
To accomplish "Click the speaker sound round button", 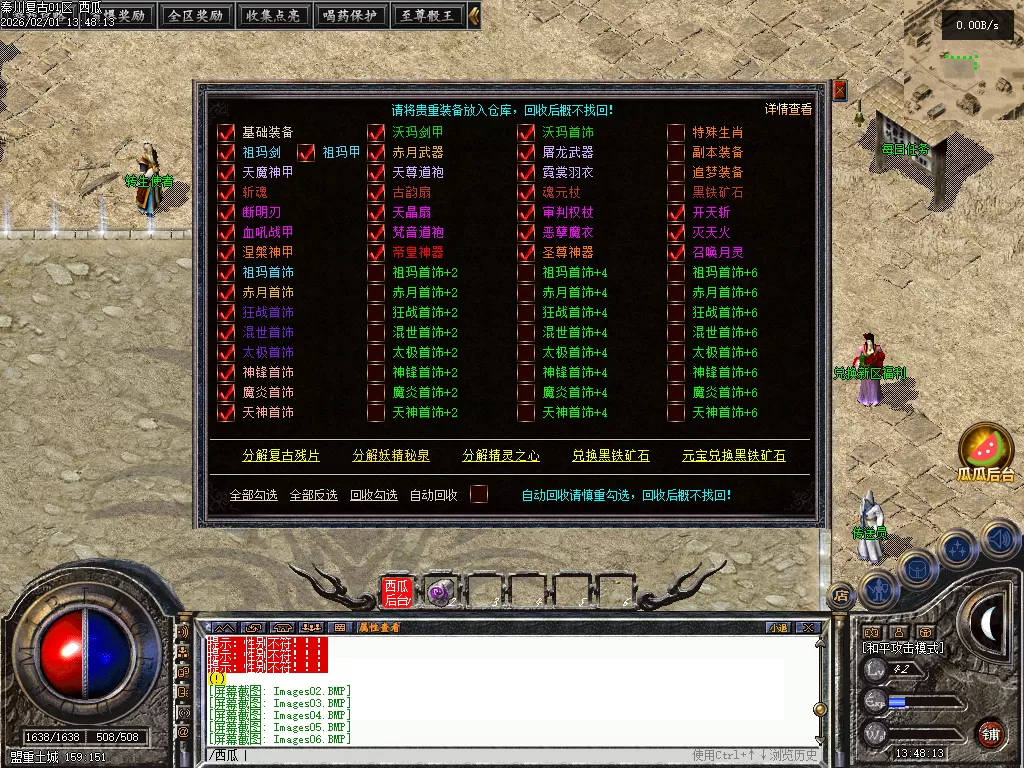I will [1000, 541].
